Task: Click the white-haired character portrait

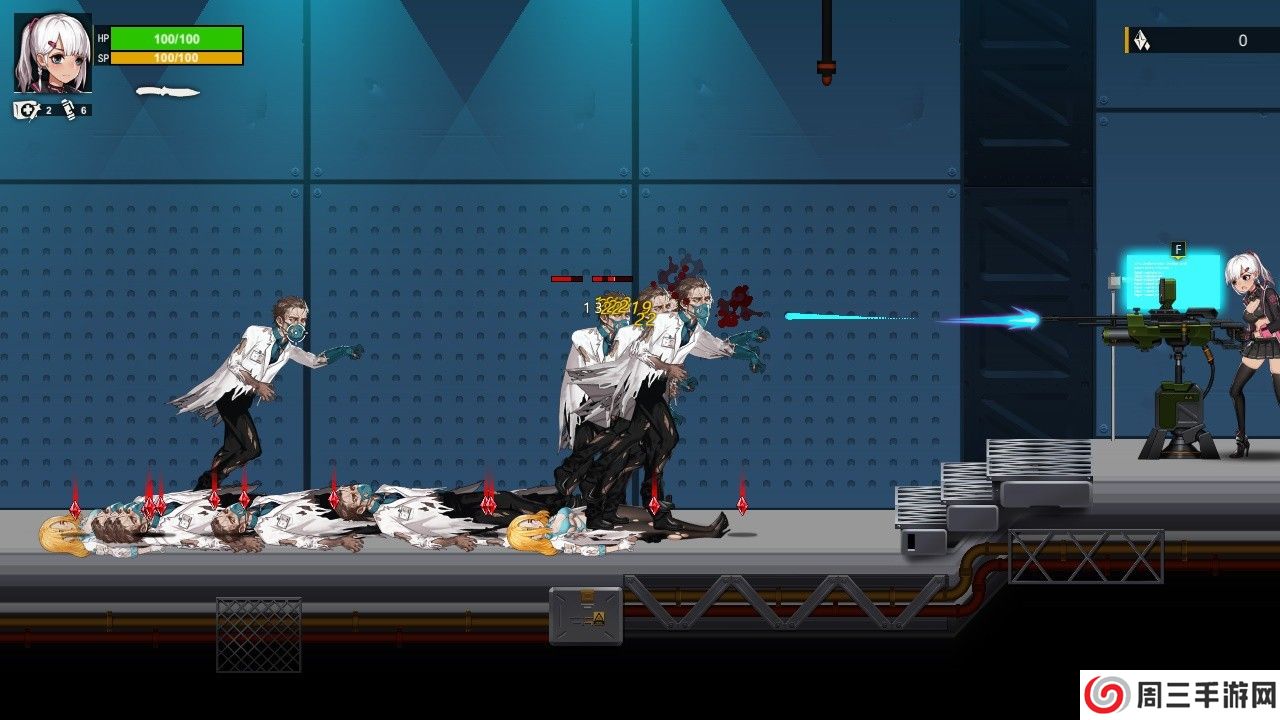Action: click(52, 53)
